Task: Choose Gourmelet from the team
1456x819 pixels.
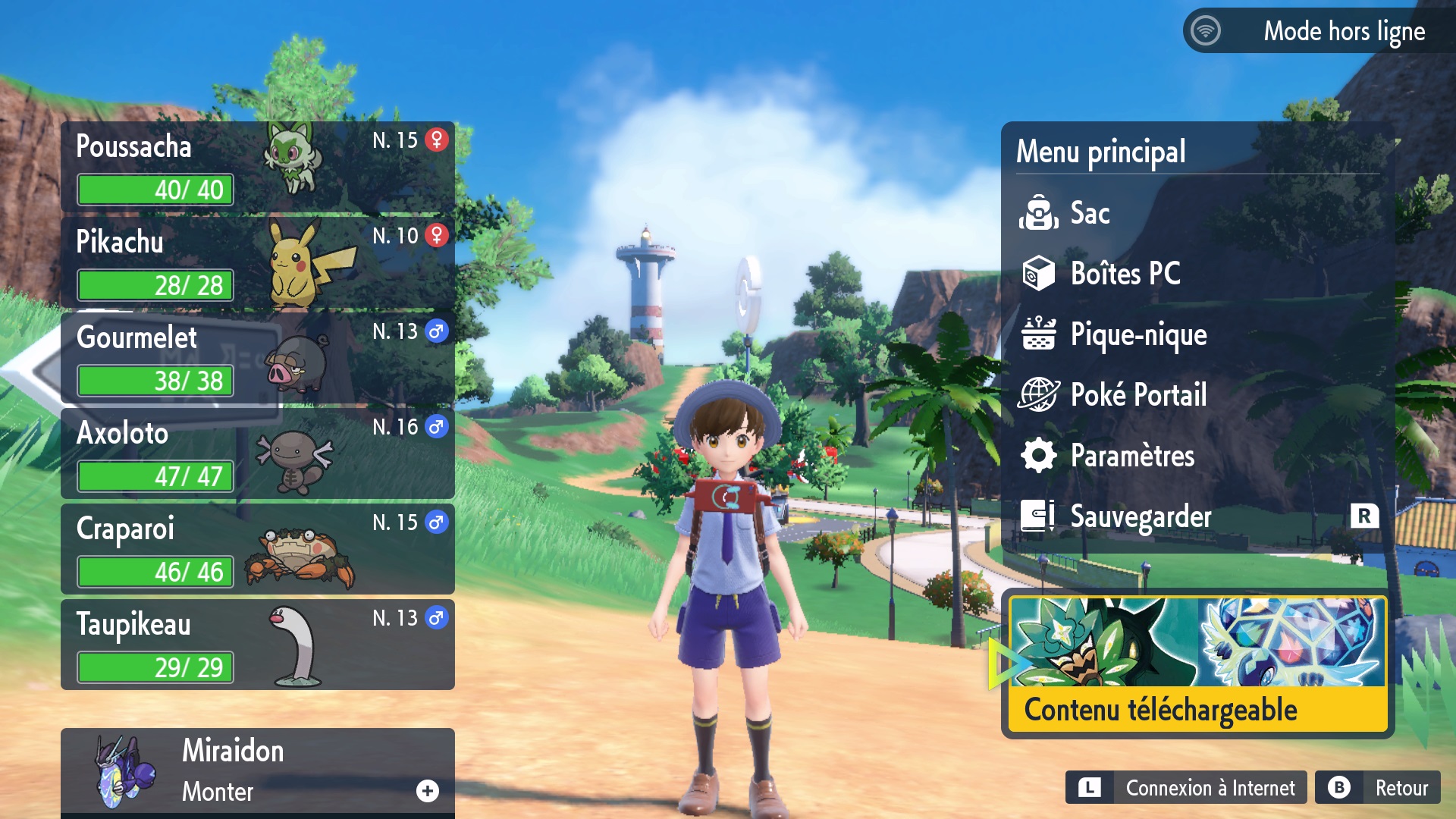Action: pyautogui.click(x=258, y=358)
